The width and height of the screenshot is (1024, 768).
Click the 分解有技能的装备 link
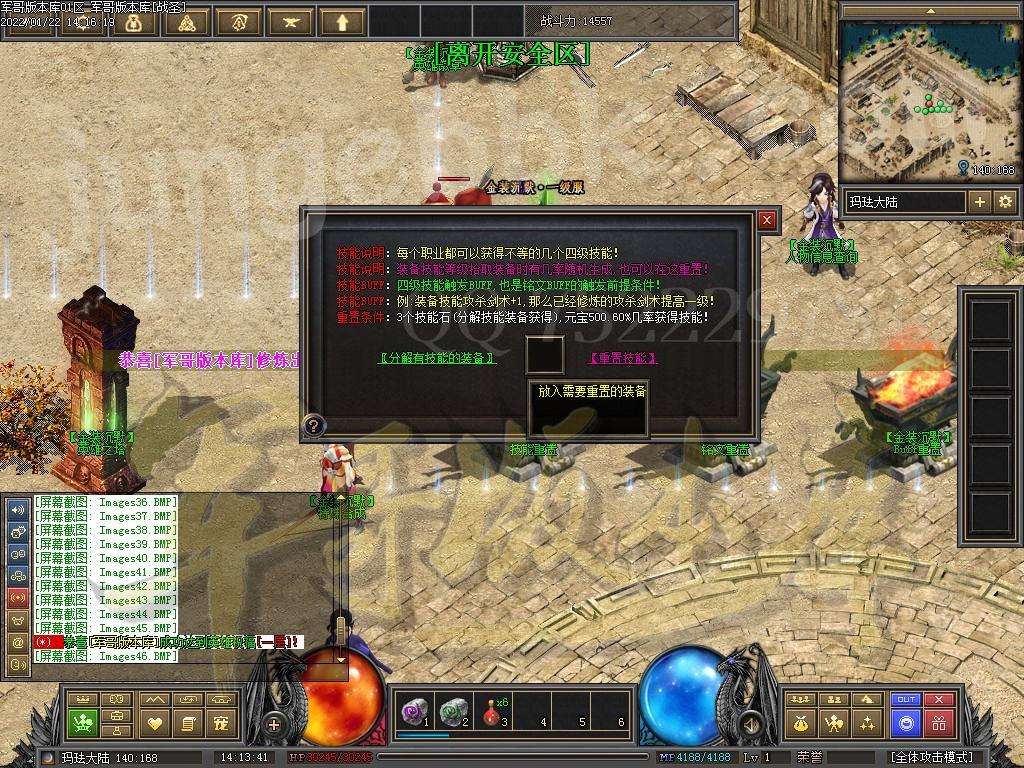pyautogui.click(x=438, y=358)
